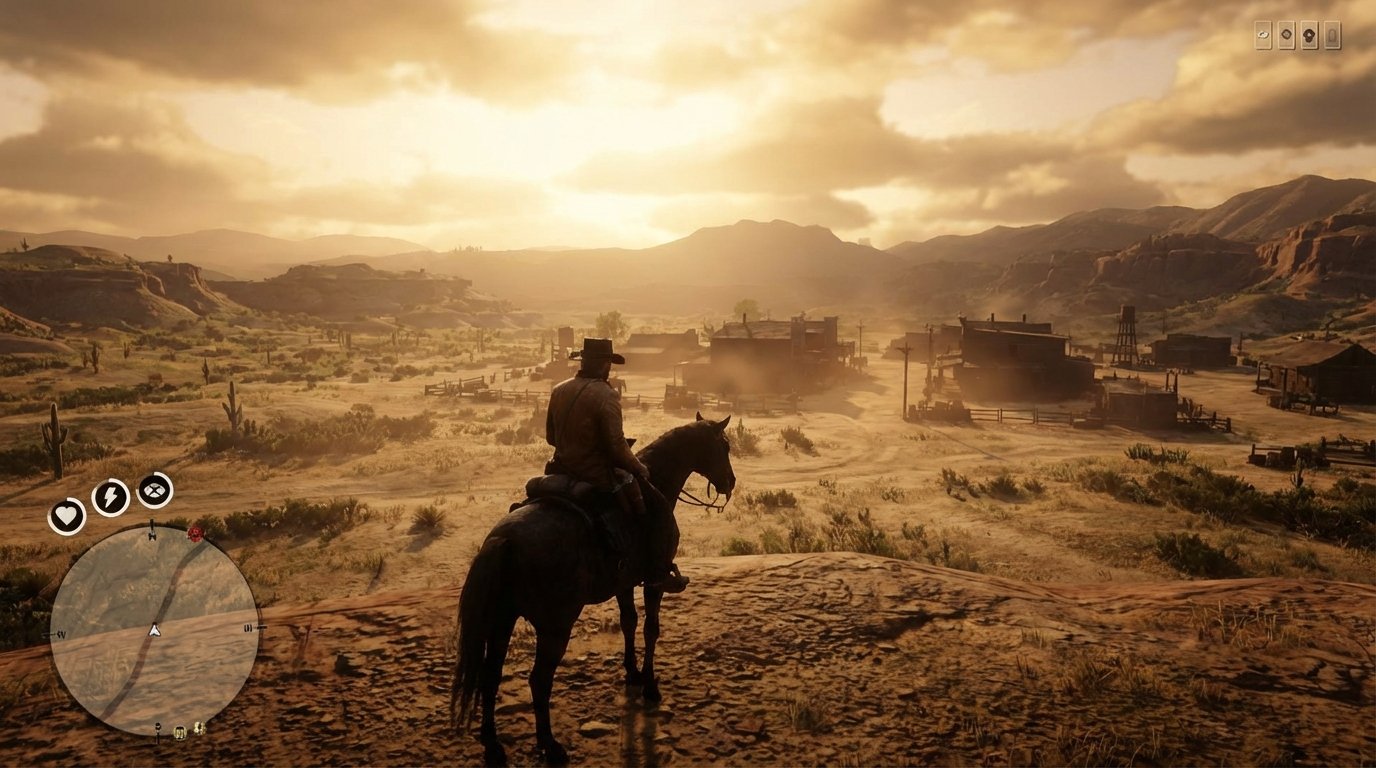Click the tonic icon on the second HUD card

[1287, 34]
